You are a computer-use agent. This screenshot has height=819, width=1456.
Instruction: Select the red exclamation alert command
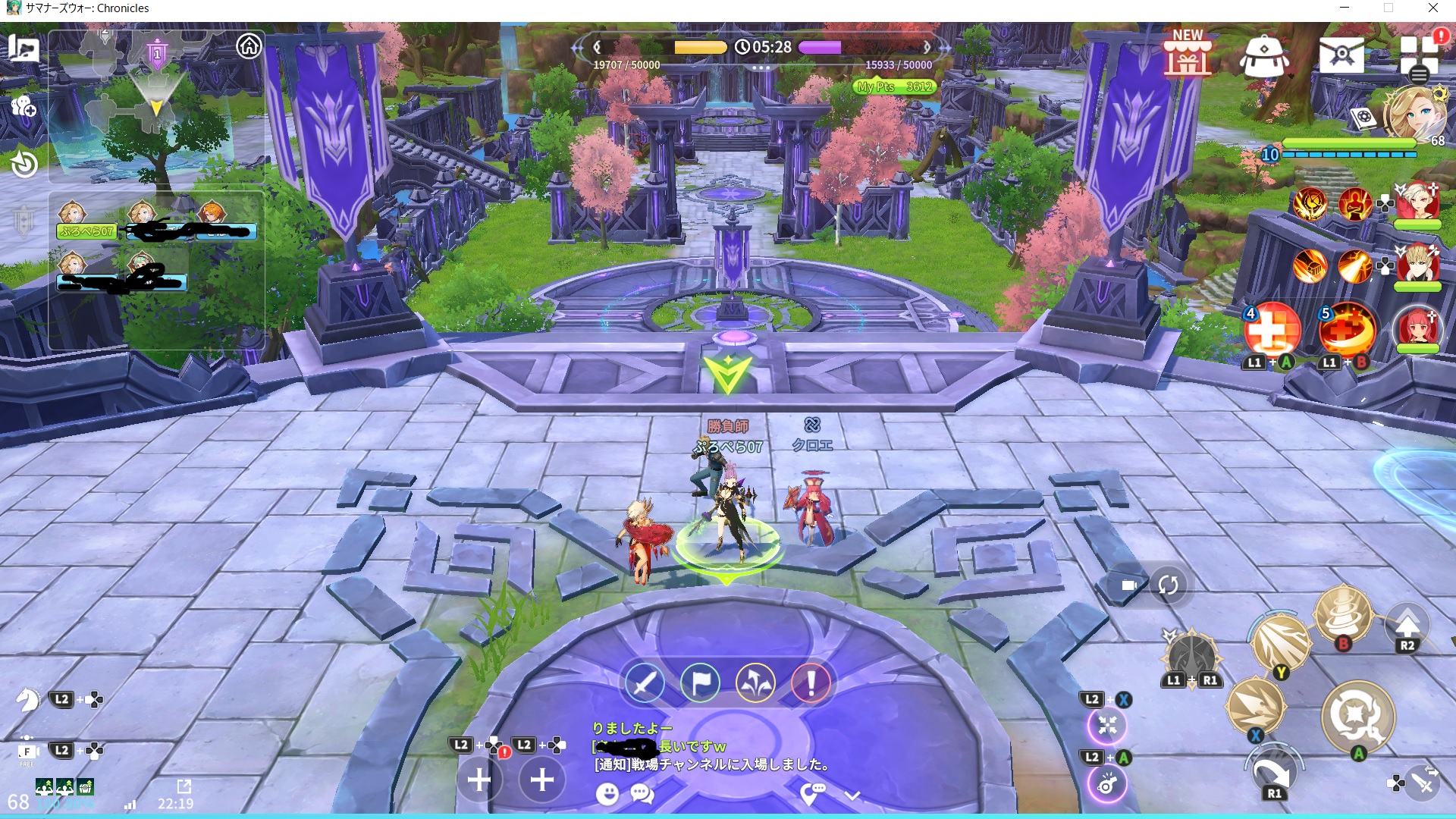coord(811,683)
